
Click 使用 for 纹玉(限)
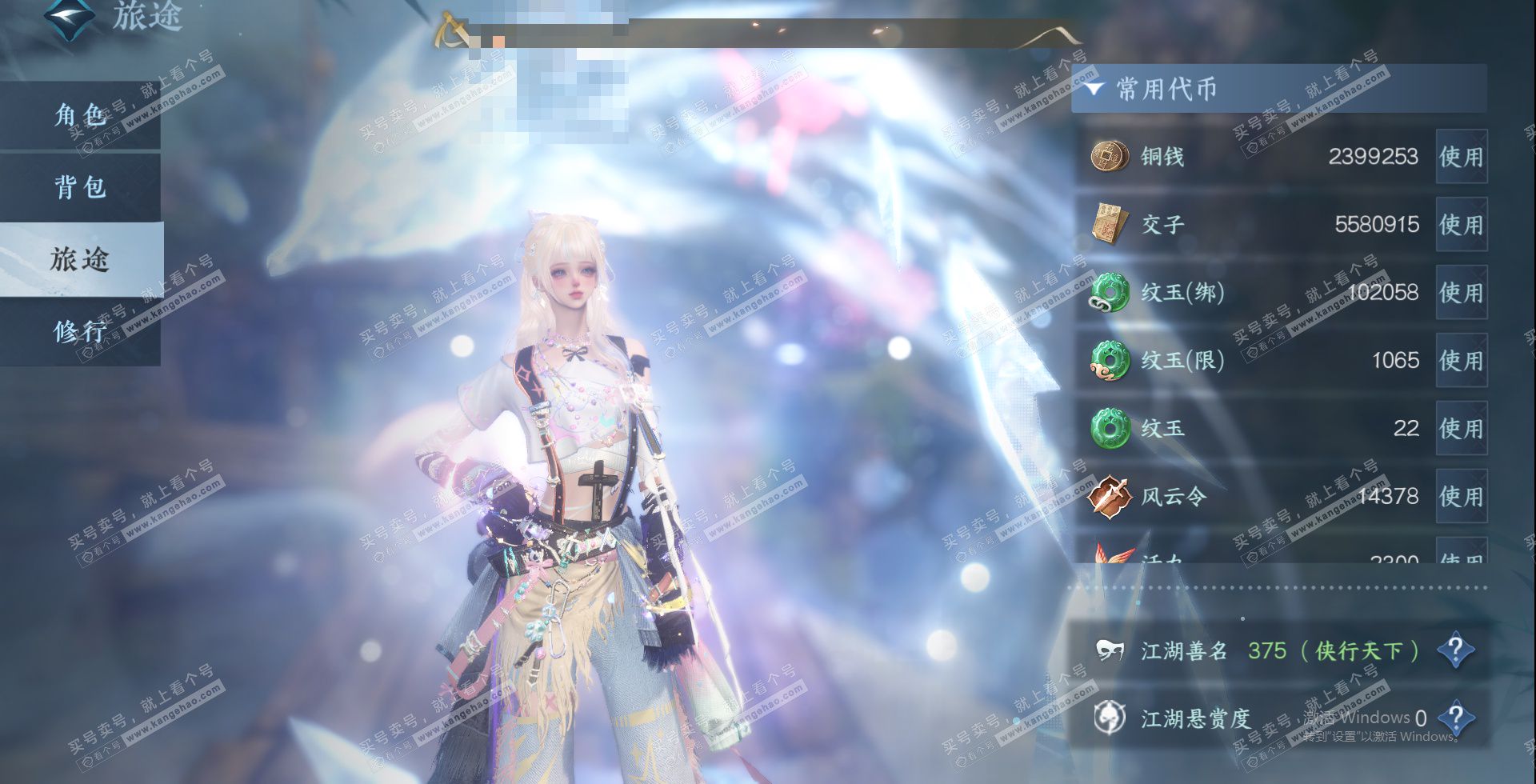click(1461, 361)
